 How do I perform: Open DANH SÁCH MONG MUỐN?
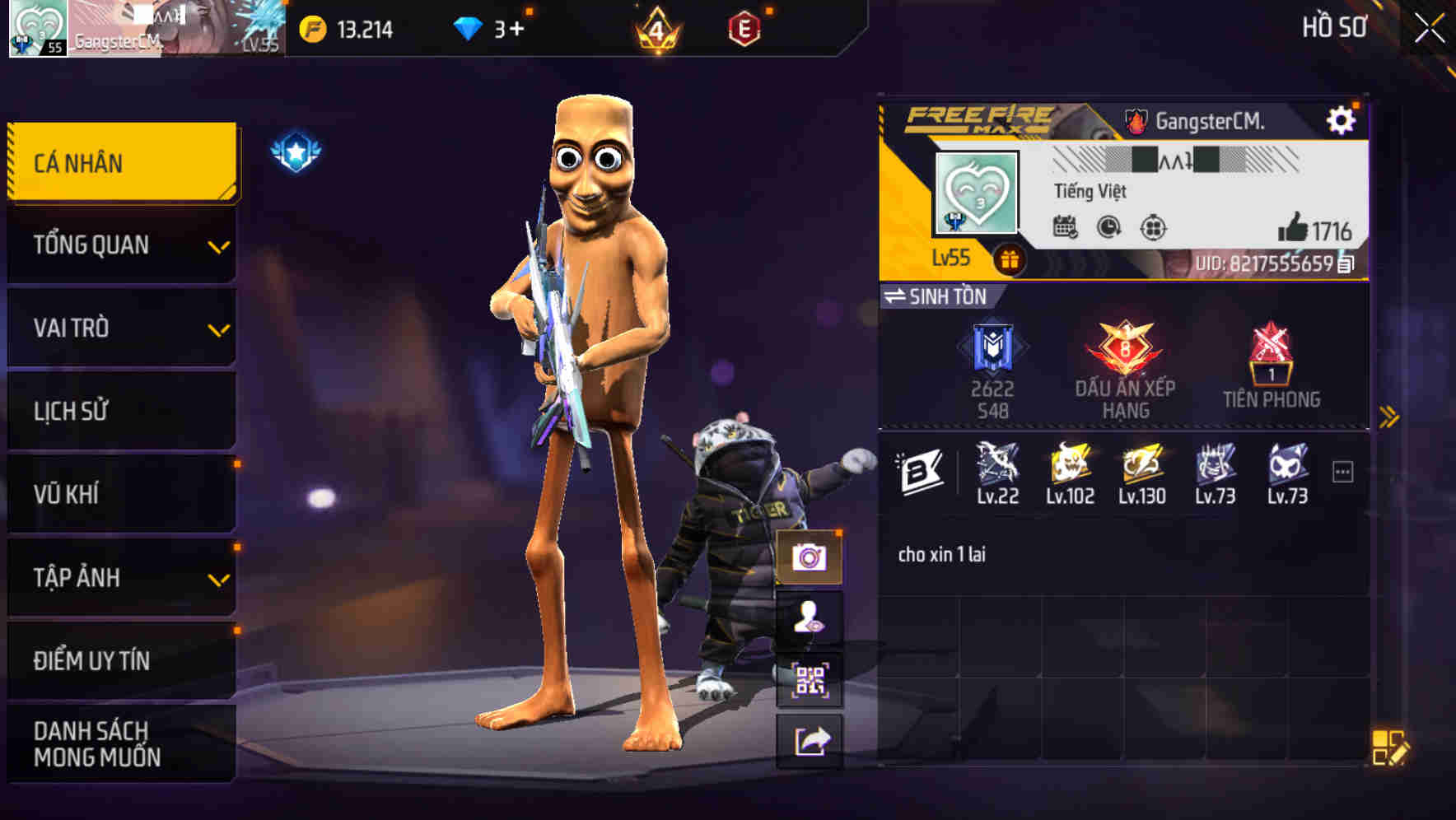(x=120, y=743)
